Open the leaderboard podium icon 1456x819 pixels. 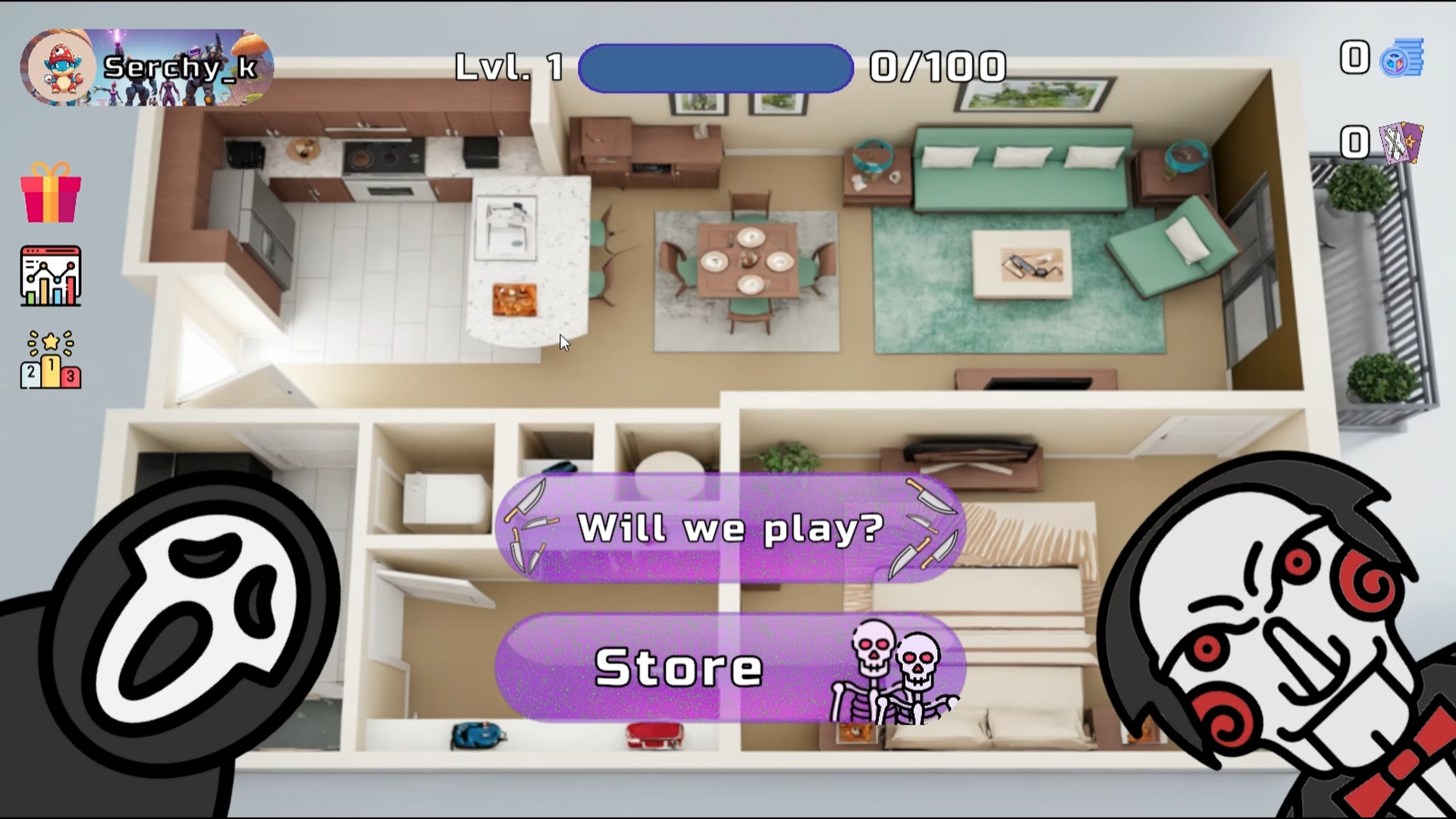click(x=50, y=359)
